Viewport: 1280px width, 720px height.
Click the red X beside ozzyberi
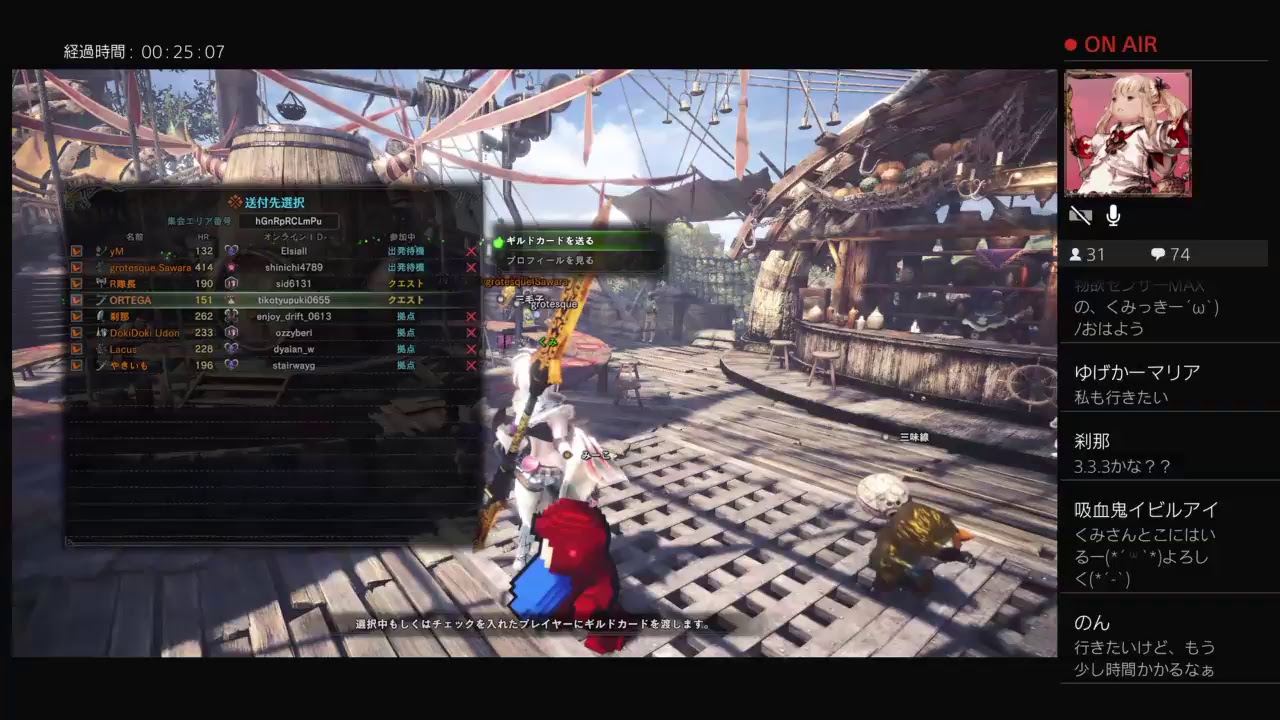[471, 332]
